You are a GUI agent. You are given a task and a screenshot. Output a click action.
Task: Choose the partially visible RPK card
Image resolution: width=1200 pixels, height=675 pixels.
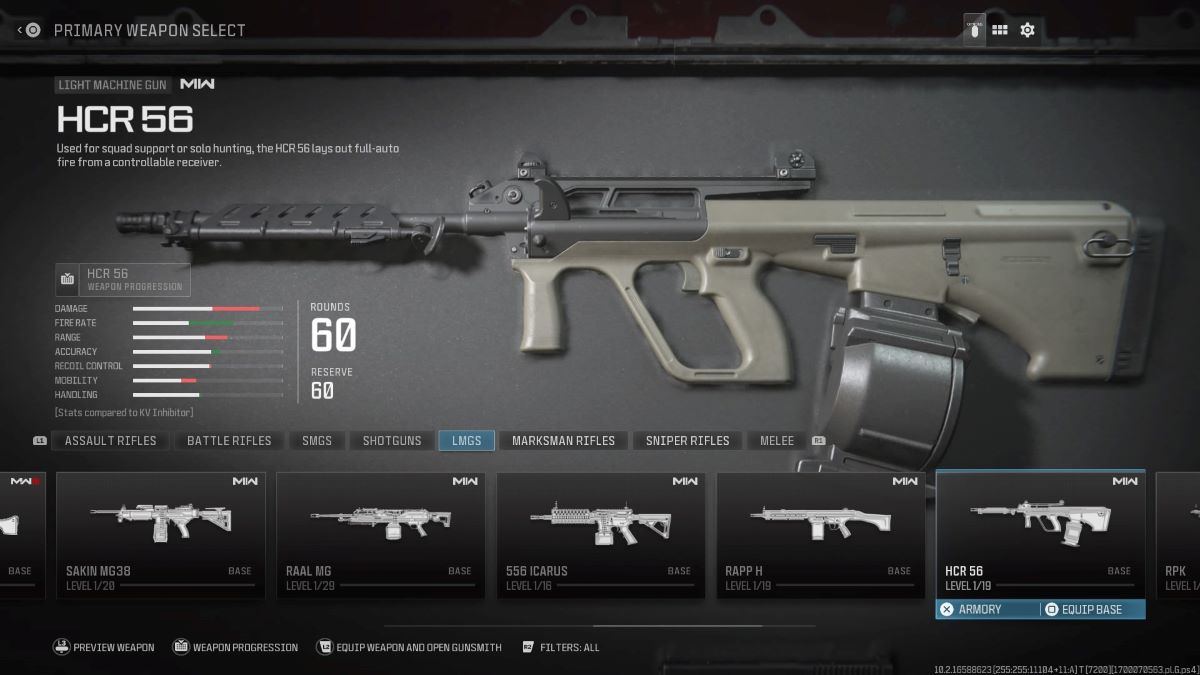(1178, 535)
